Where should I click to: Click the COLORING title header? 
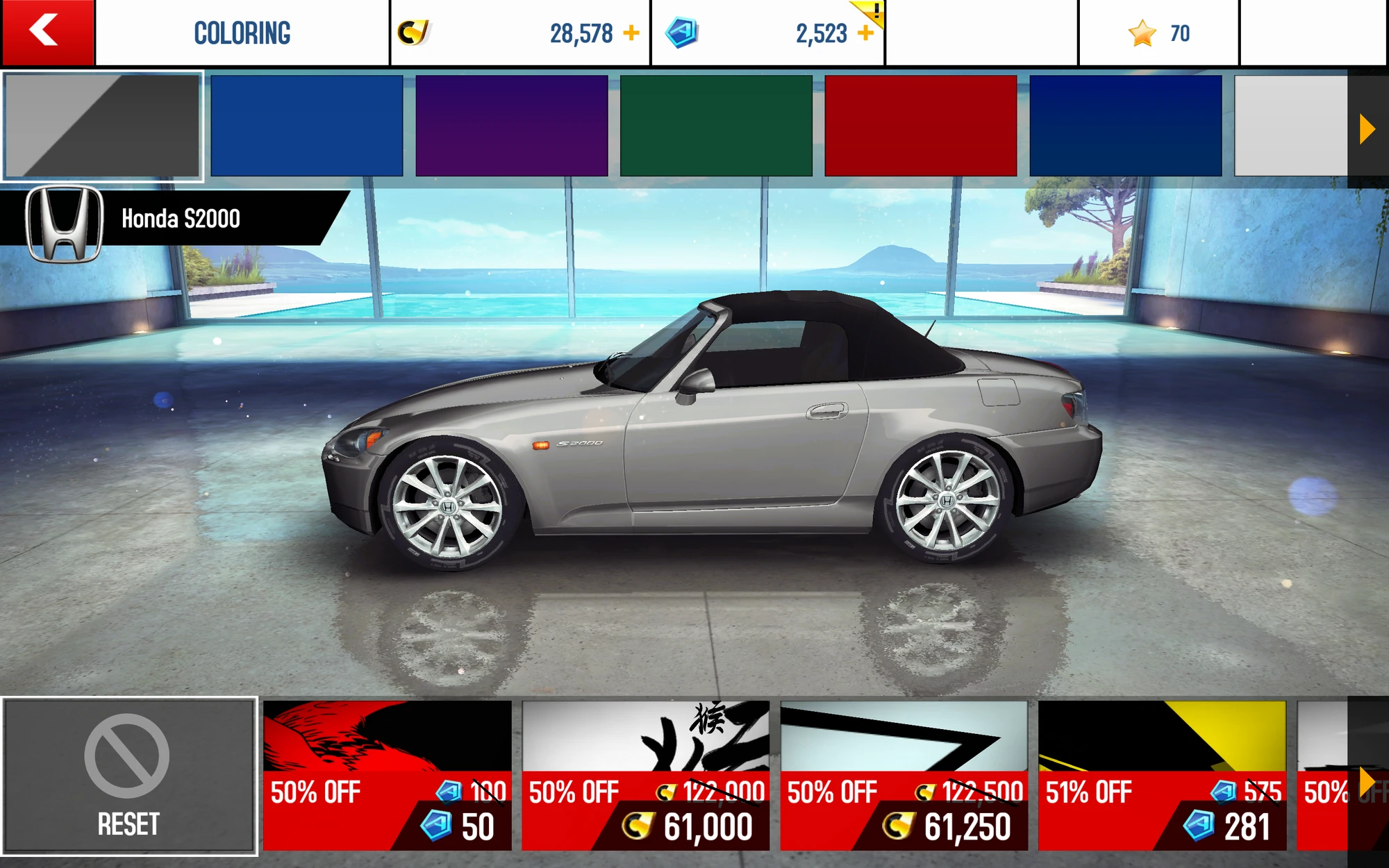pyautogui.click(x=242, y=31)
